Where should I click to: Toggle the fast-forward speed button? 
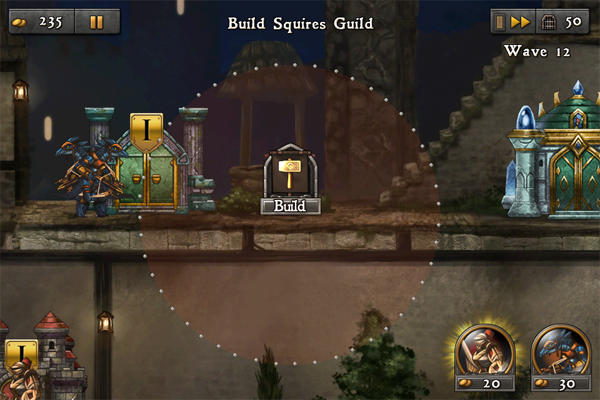pos(522,21)
